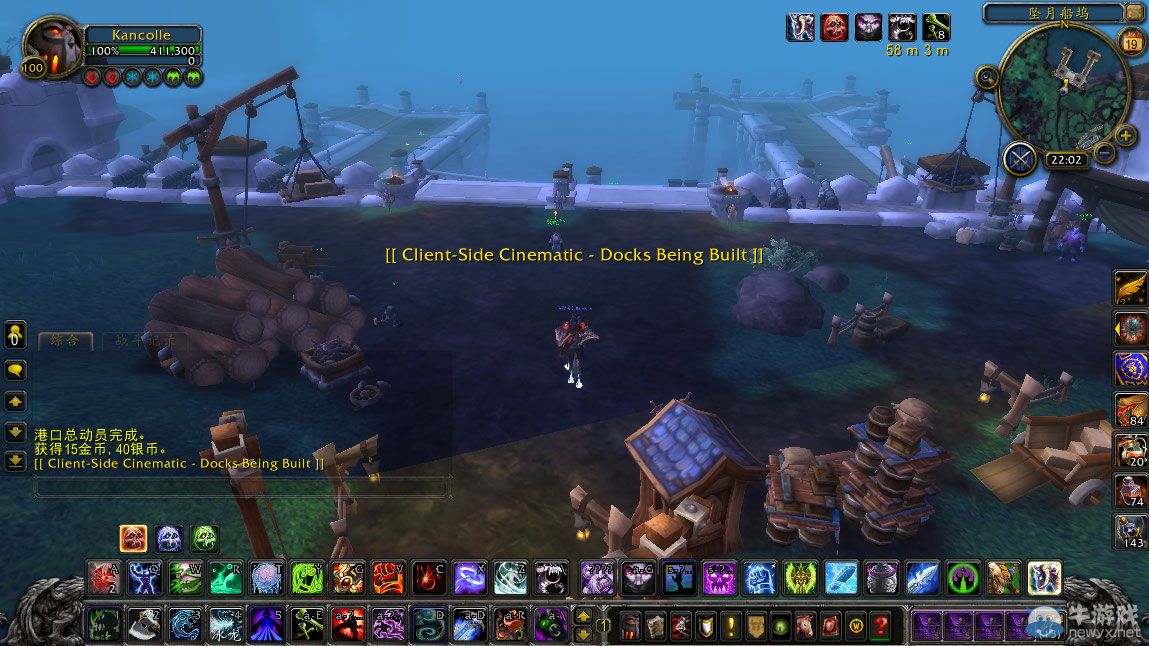
Task: Select the red skull stance icon
Action: [134, 538]
